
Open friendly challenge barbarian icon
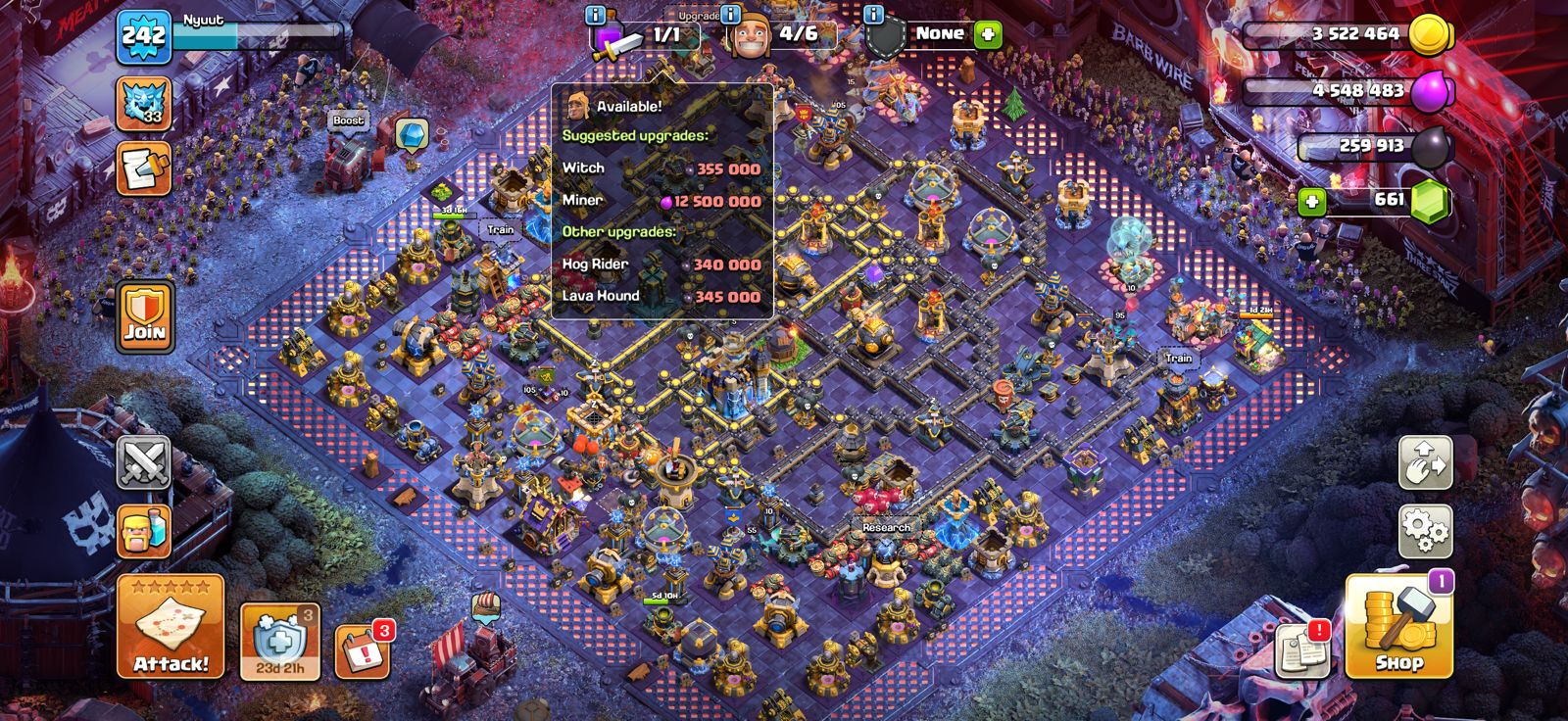pyautogui.click(x=142, y=529)
